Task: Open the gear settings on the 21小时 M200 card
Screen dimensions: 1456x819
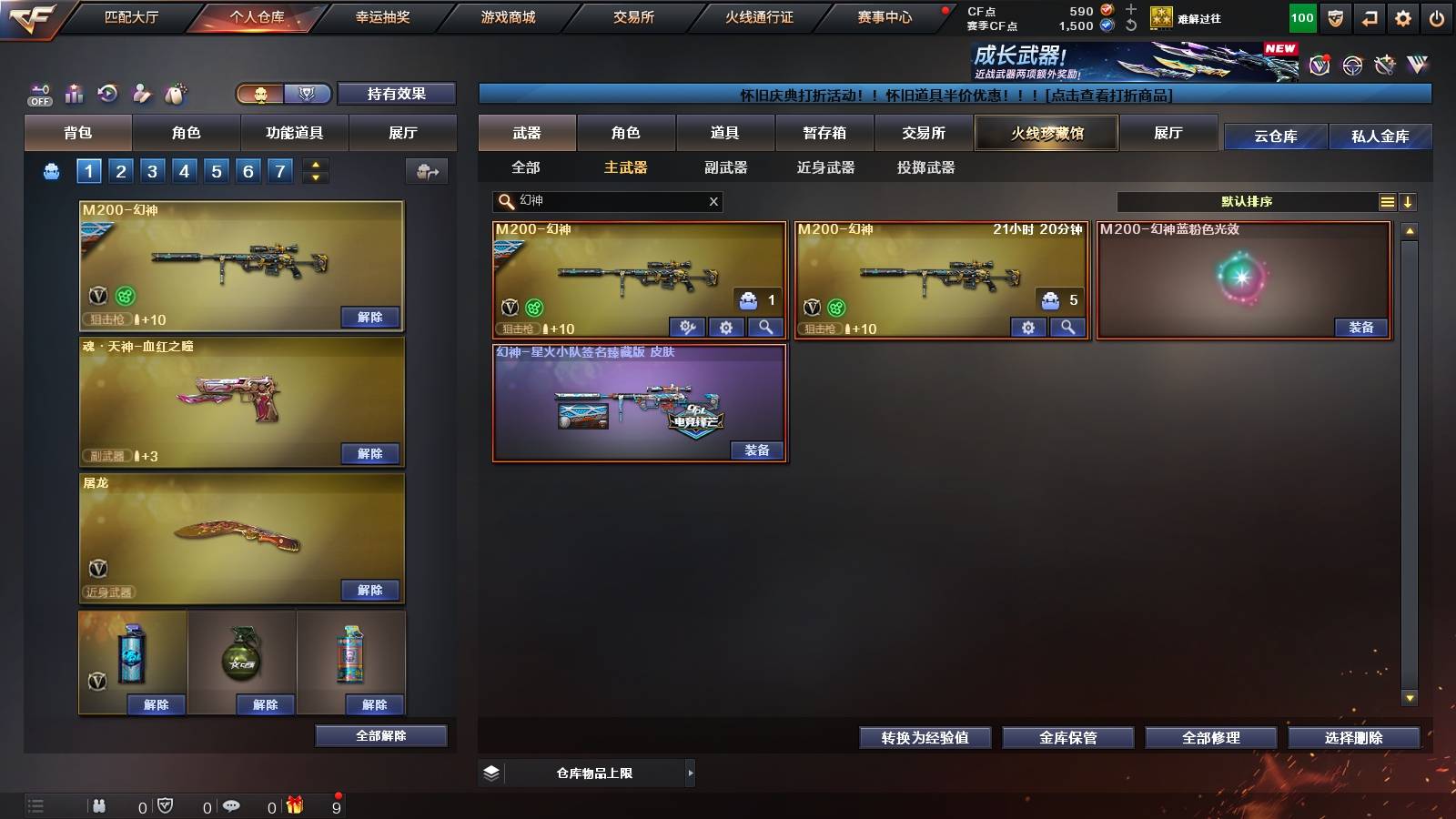Action: [1027, 328]
